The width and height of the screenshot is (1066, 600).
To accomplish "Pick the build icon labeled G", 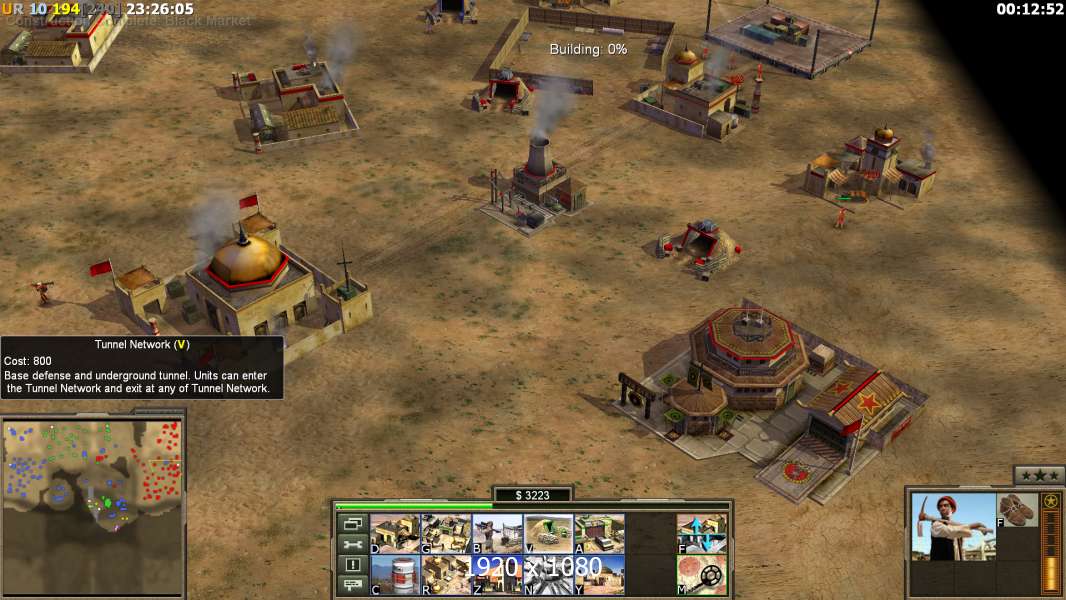I will coord(446,534).
